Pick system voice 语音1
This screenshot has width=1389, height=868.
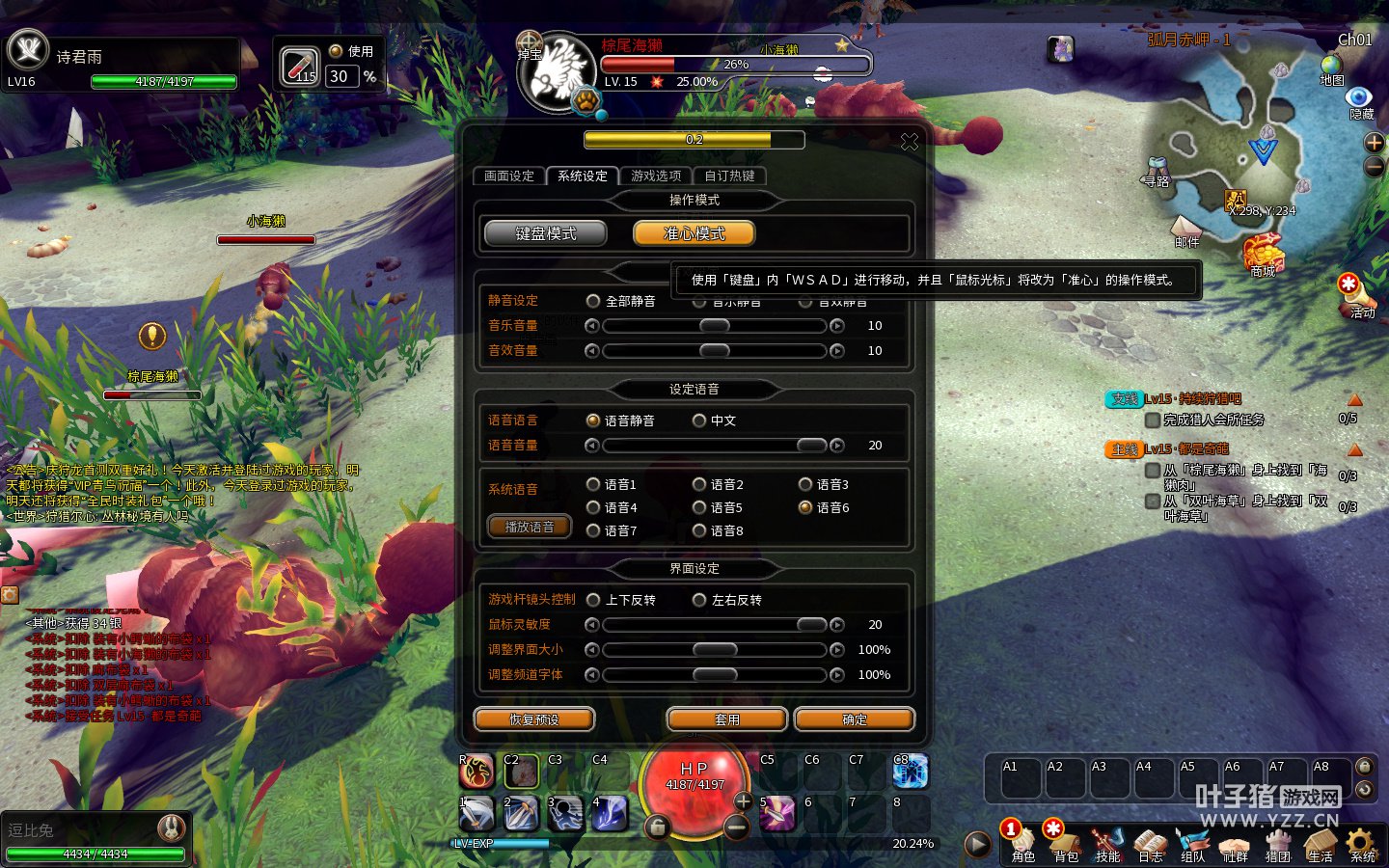pos(593,484)
